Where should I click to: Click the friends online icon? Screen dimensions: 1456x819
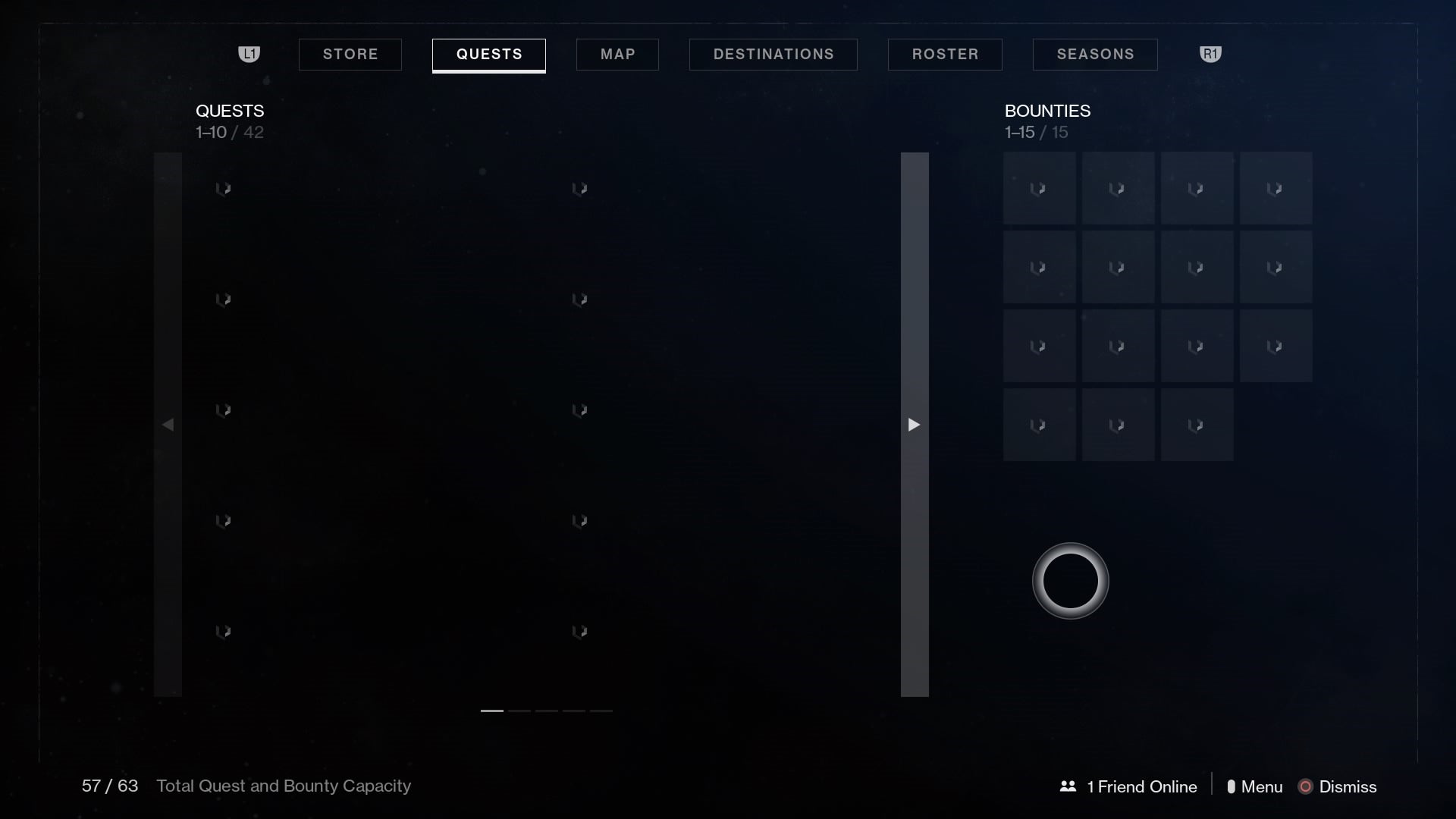1068,786
